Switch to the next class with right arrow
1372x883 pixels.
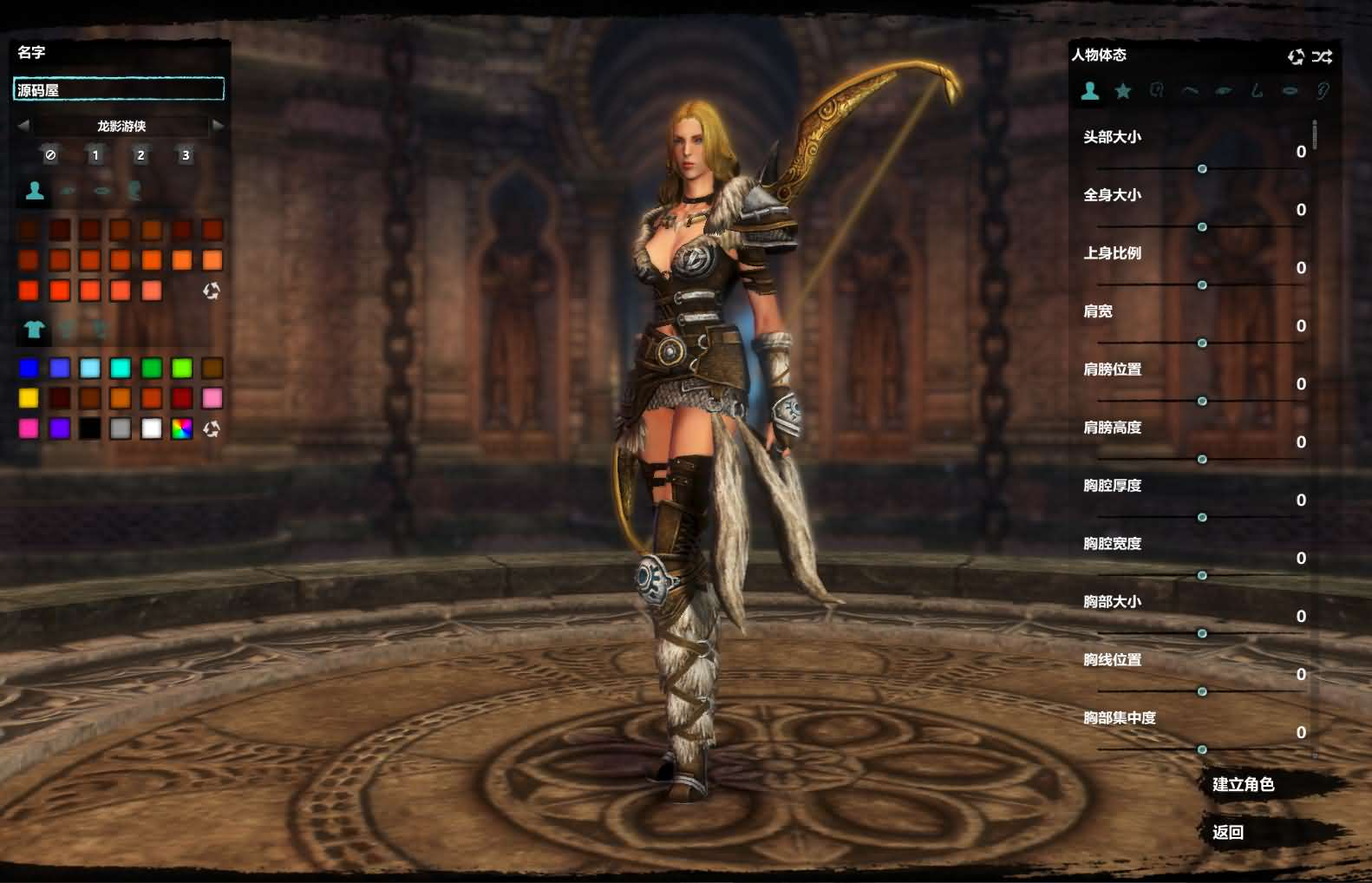pos(218,126)
